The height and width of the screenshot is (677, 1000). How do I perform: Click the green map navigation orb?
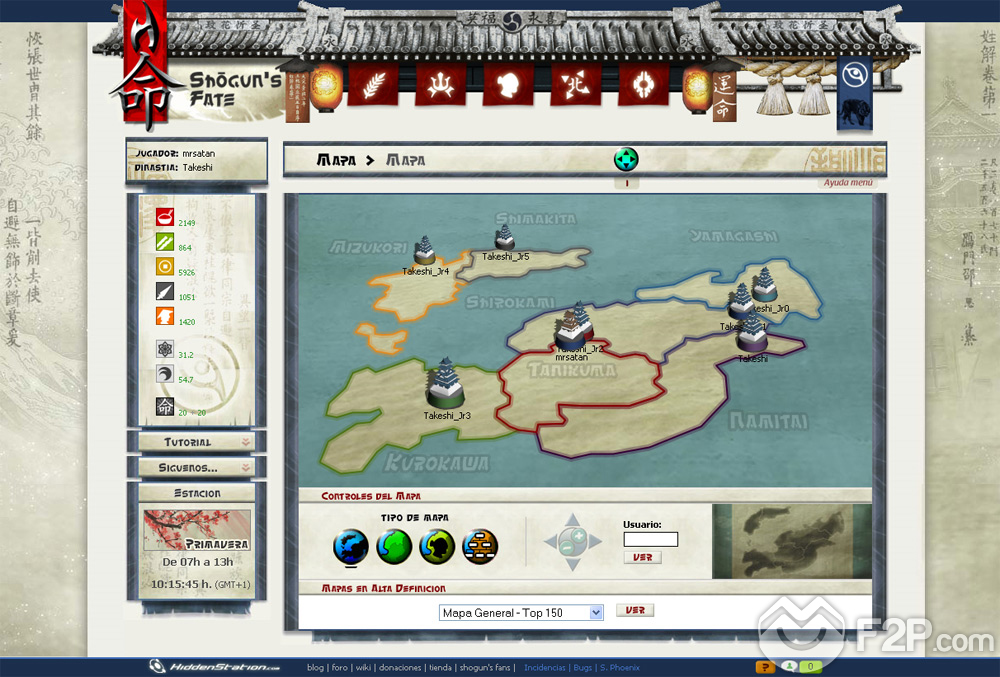[x=626, y=159]
